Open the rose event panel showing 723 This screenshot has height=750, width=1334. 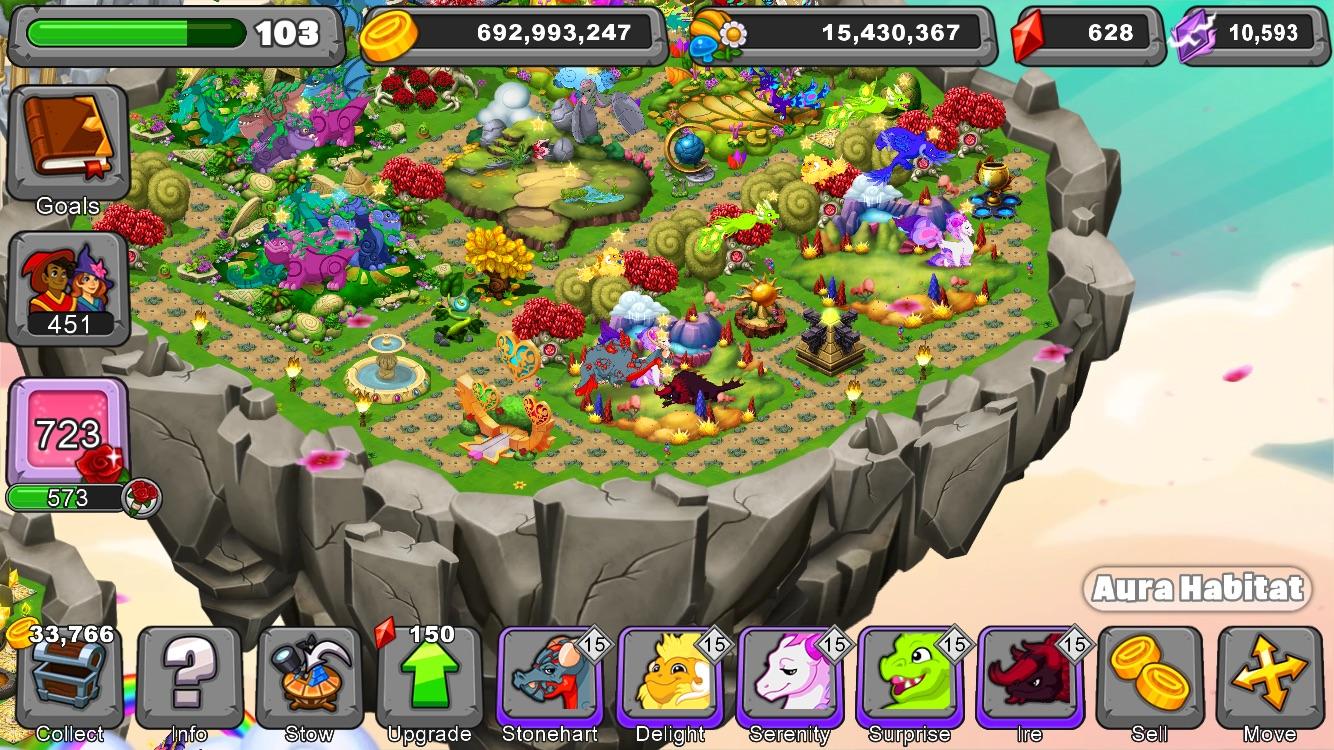click(x=68, y=430)
